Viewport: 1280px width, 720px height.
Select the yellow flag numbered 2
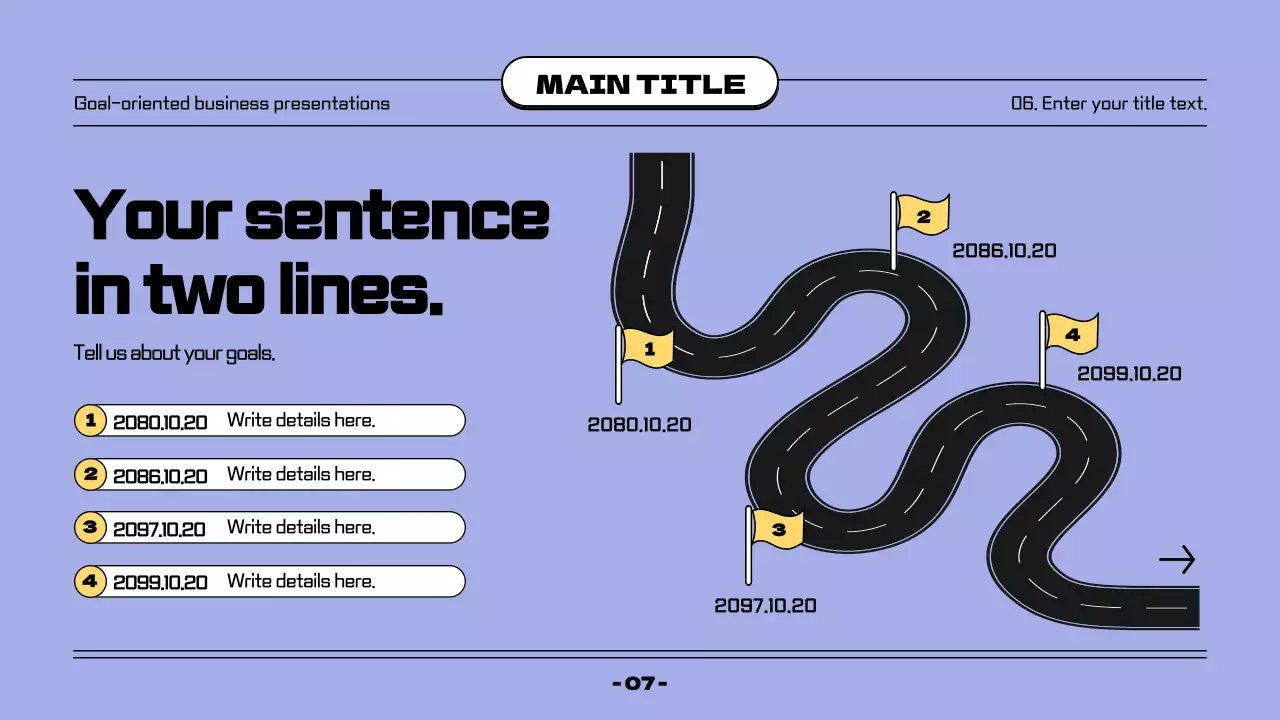tap(922, 216)
